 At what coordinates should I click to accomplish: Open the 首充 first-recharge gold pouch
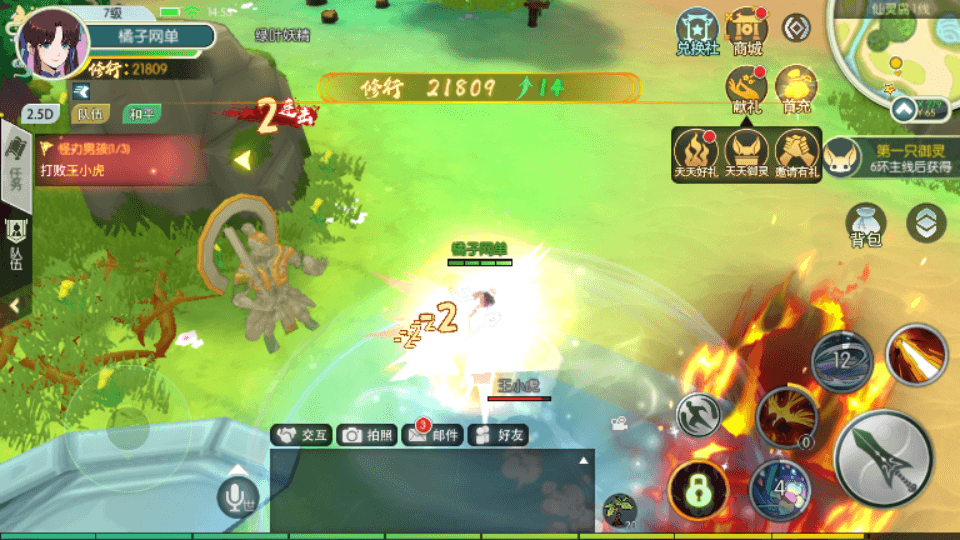point(796,89)
